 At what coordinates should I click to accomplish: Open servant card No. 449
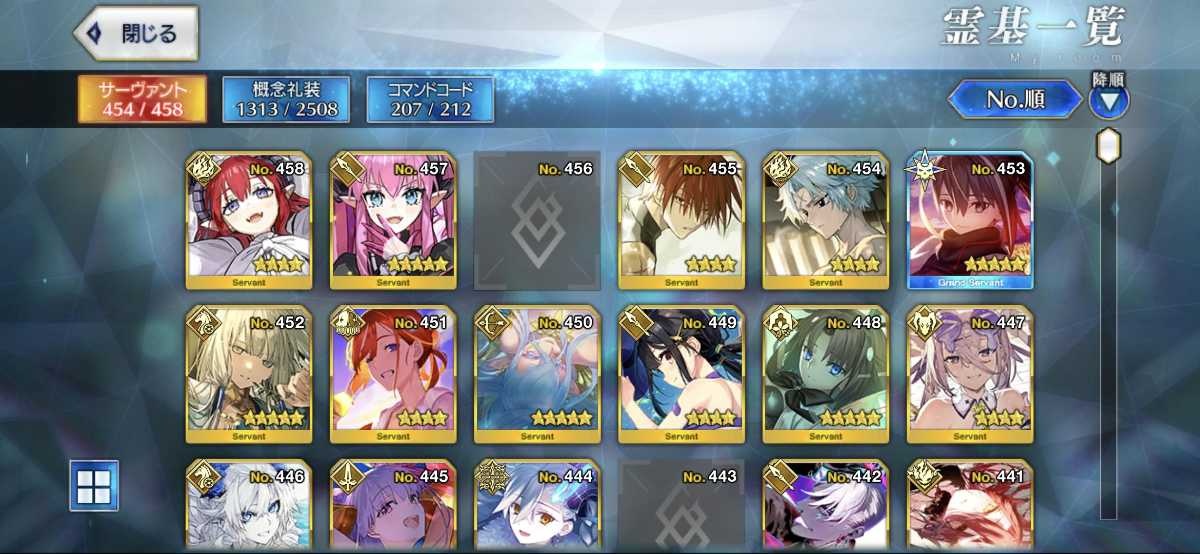(x=681, y=374)
